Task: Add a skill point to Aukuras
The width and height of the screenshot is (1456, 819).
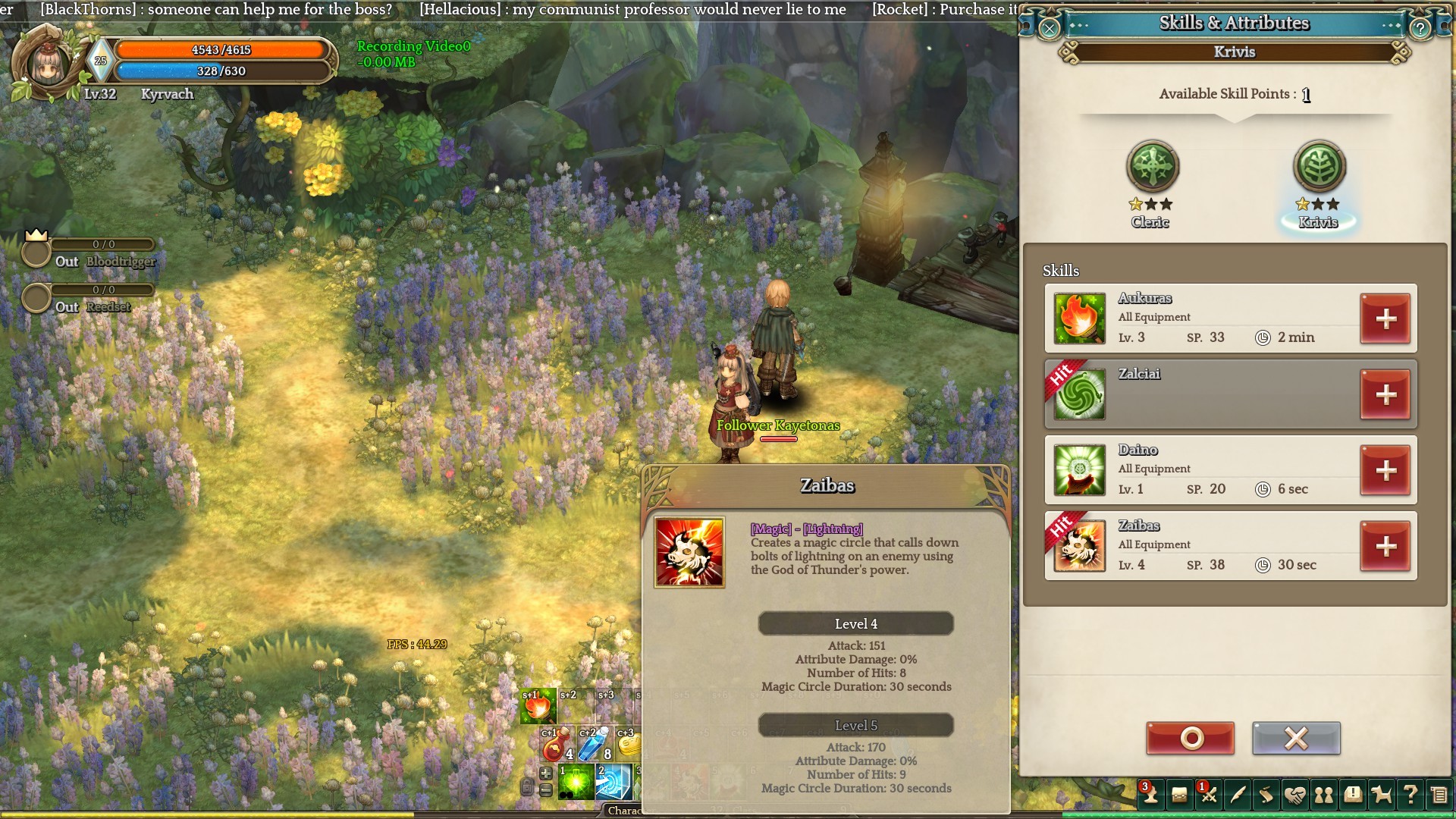Action: click(x=1385, y=319)
